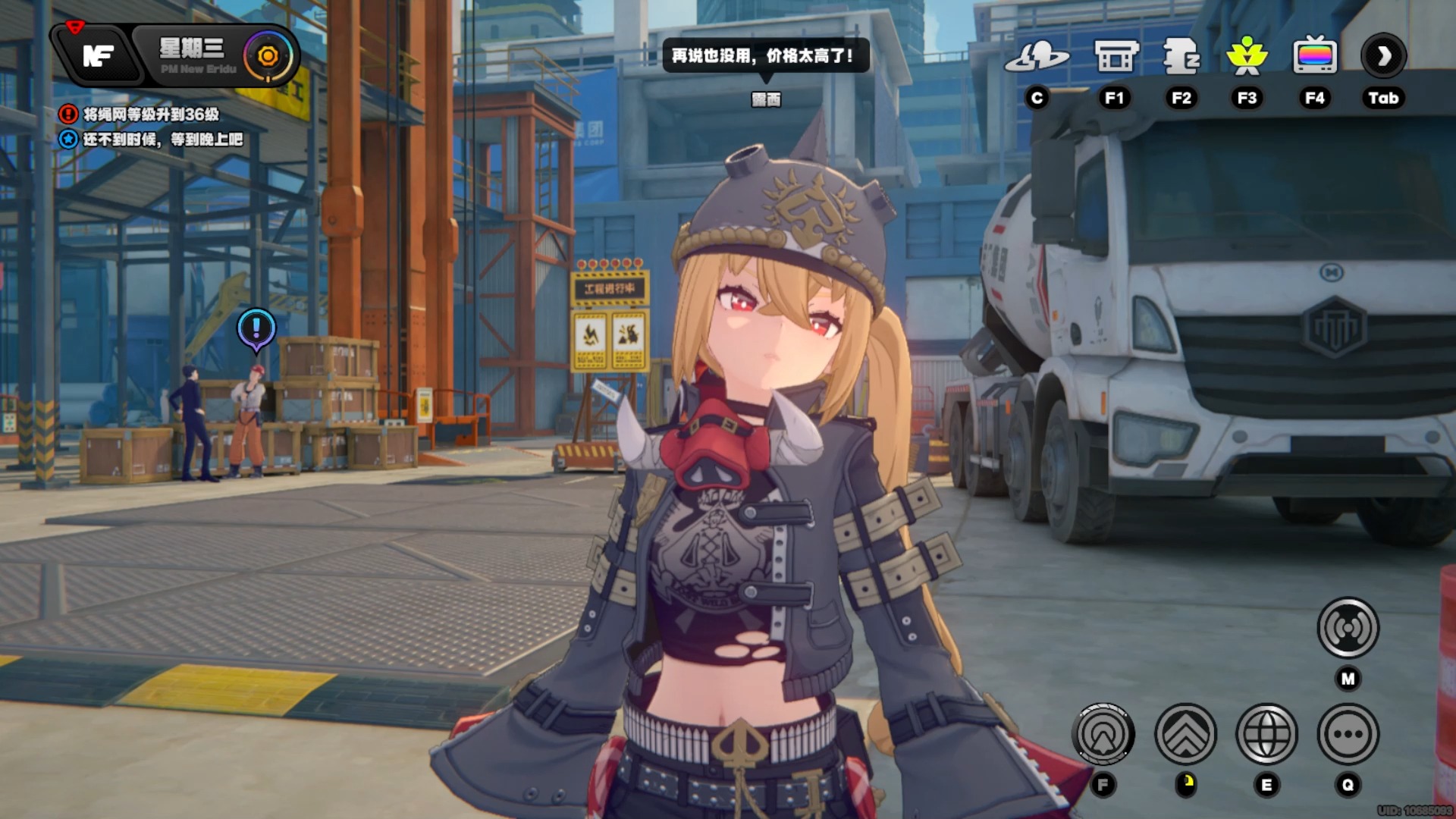Activate the circular location ping button
This screenshot has height=819, width=1456.
click(1103, 734)
